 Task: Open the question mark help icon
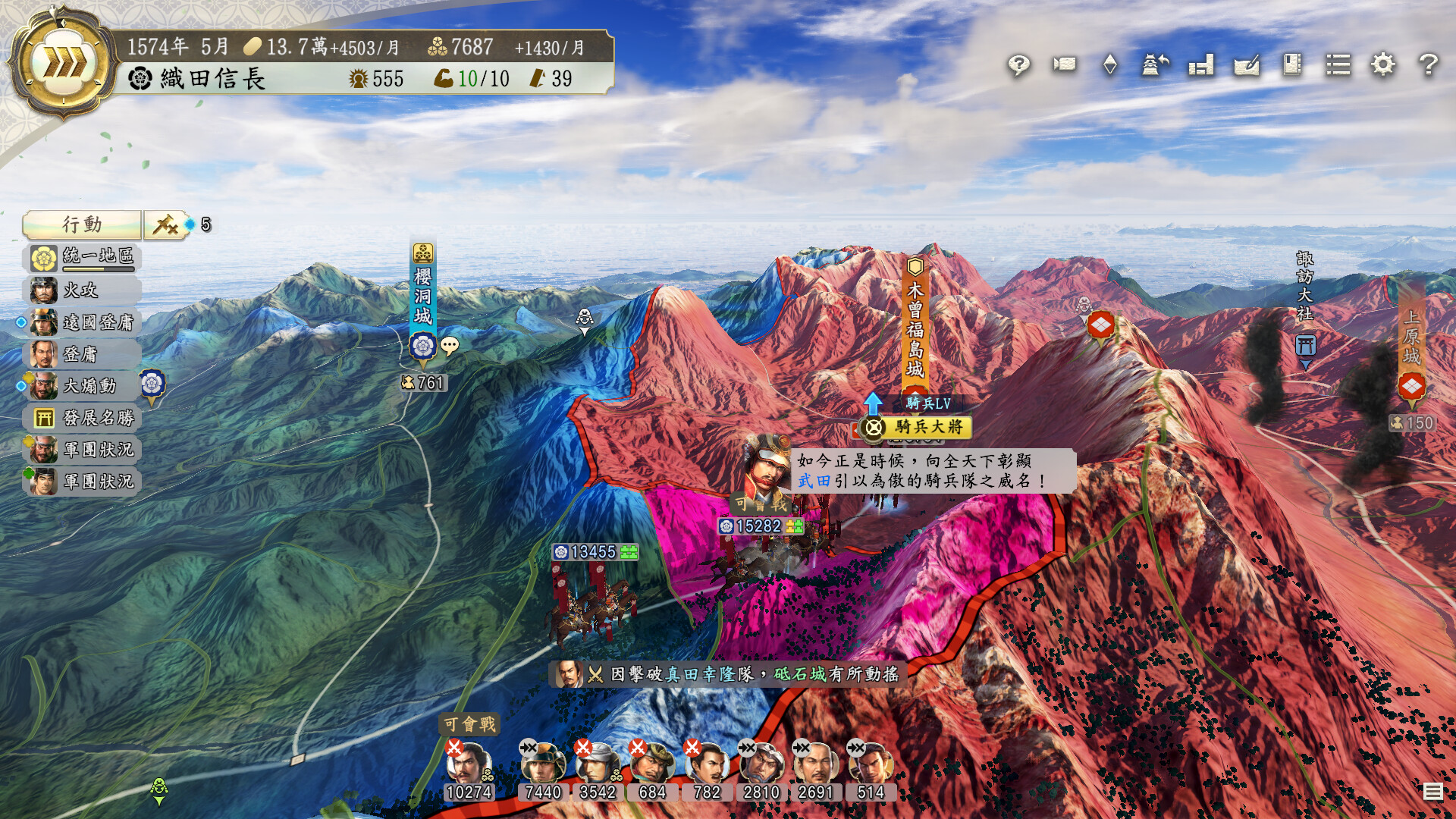[1429, 66]
